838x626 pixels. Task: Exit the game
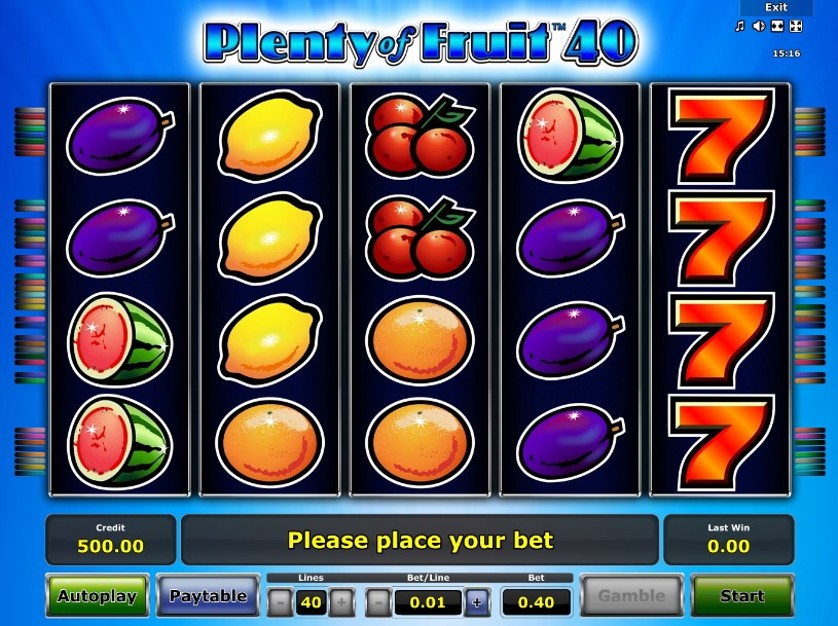tap(776, 7)
